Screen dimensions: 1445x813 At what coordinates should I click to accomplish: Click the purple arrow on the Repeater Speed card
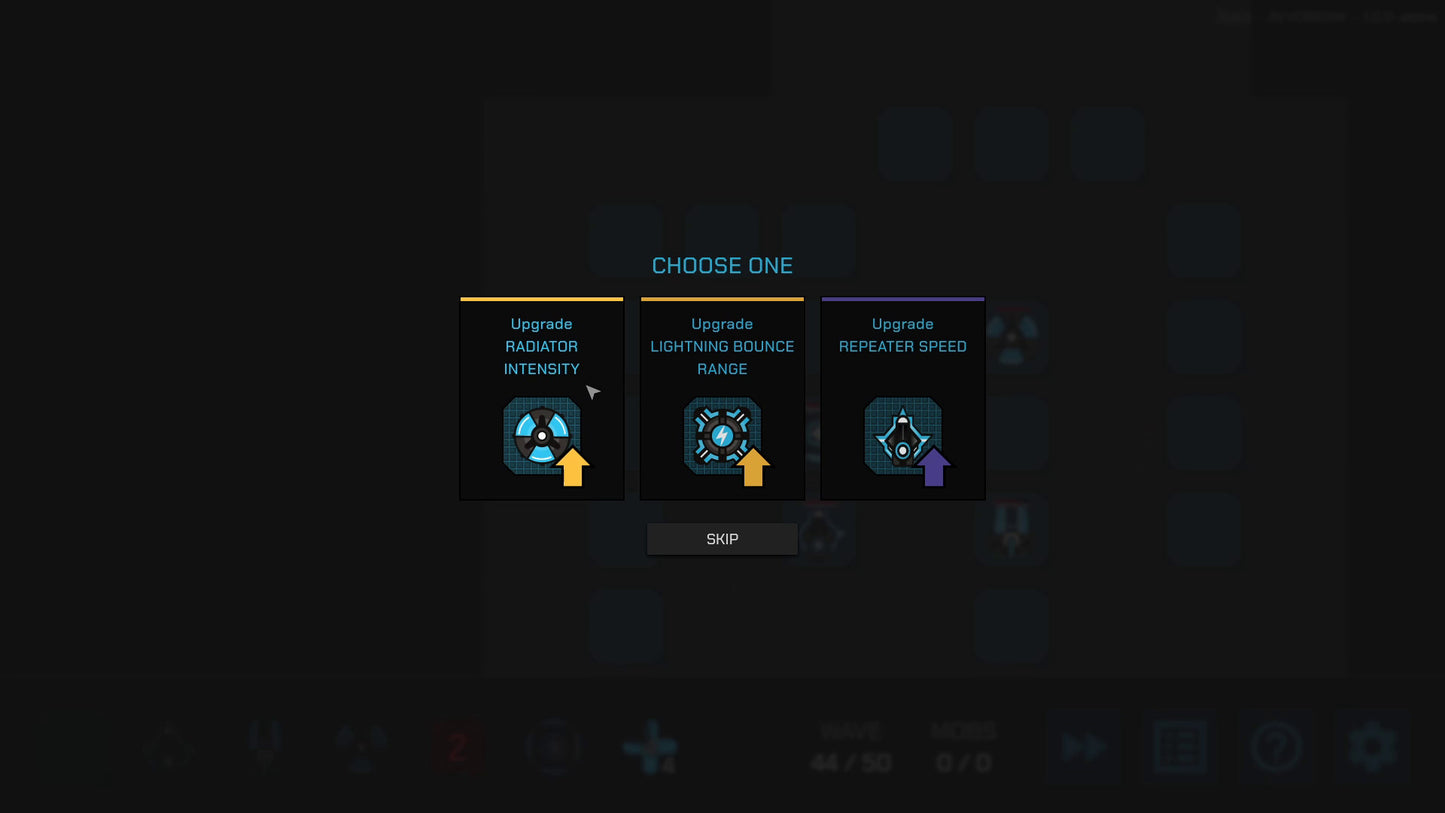pos(933,467)
